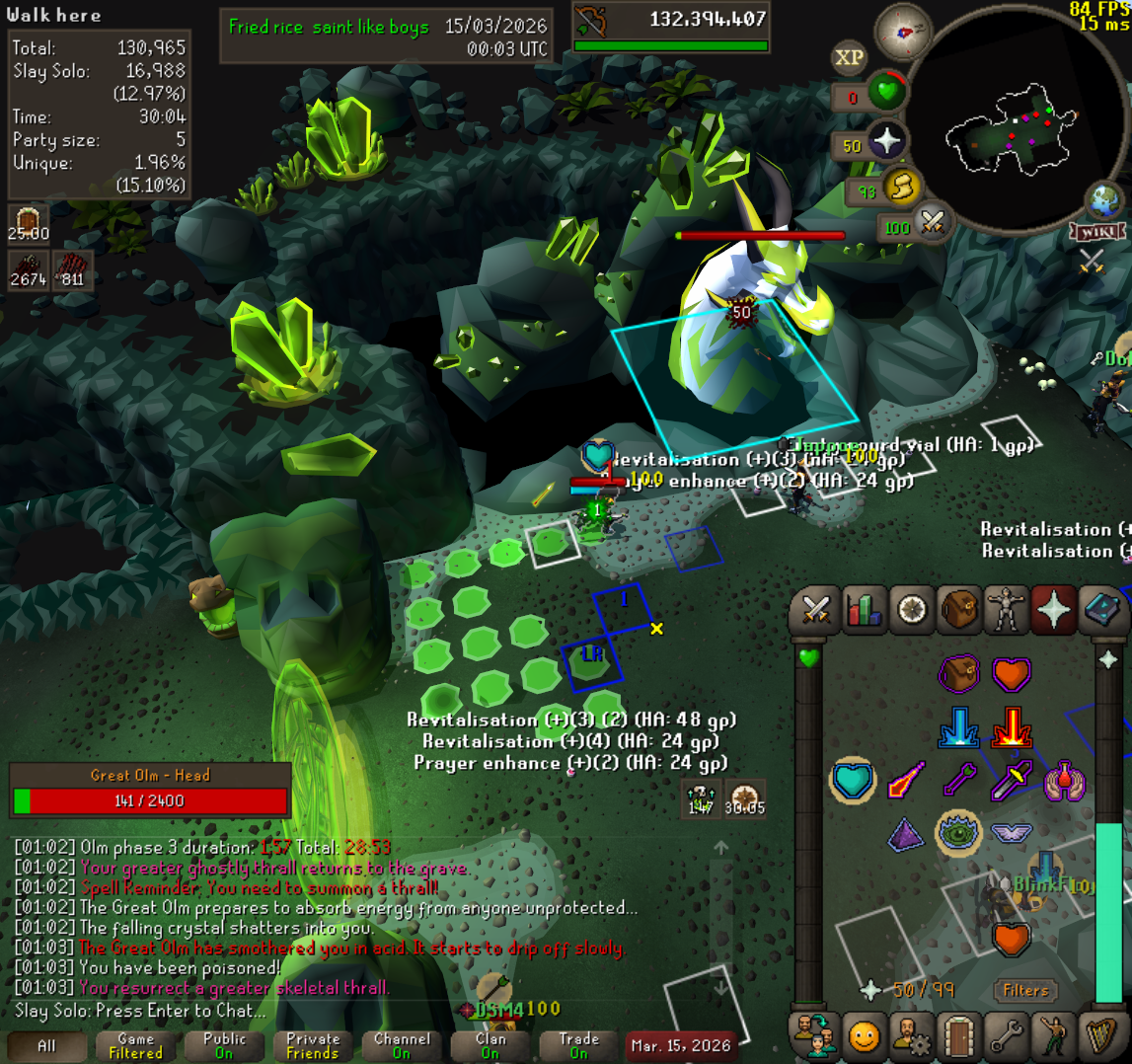Open the Combat Options tab
The width and height of the screenshot is (1132, 1064).
point(817,610)
